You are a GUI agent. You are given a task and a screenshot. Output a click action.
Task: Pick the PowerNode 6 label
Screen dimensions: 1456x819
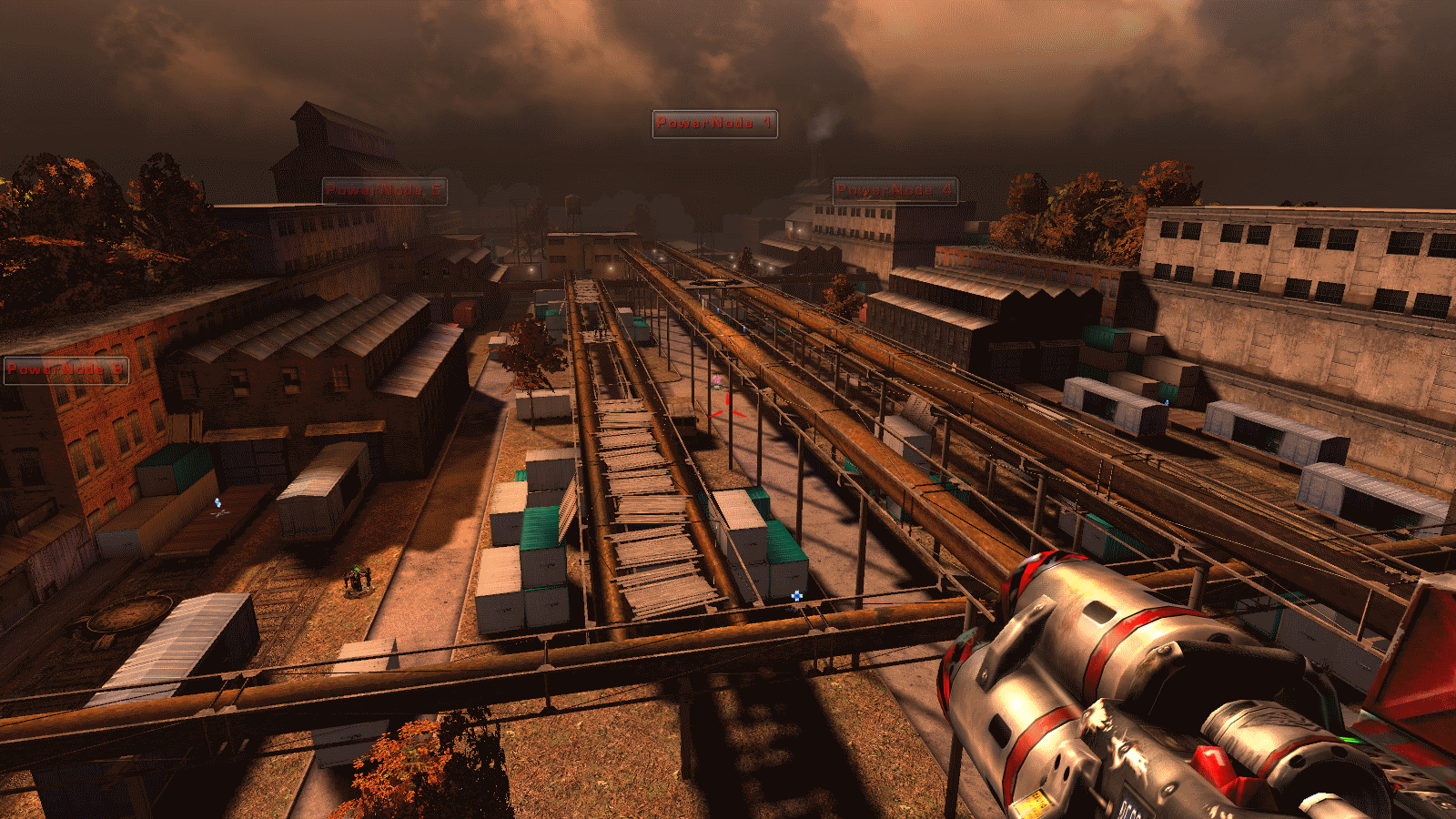[66, 370]
